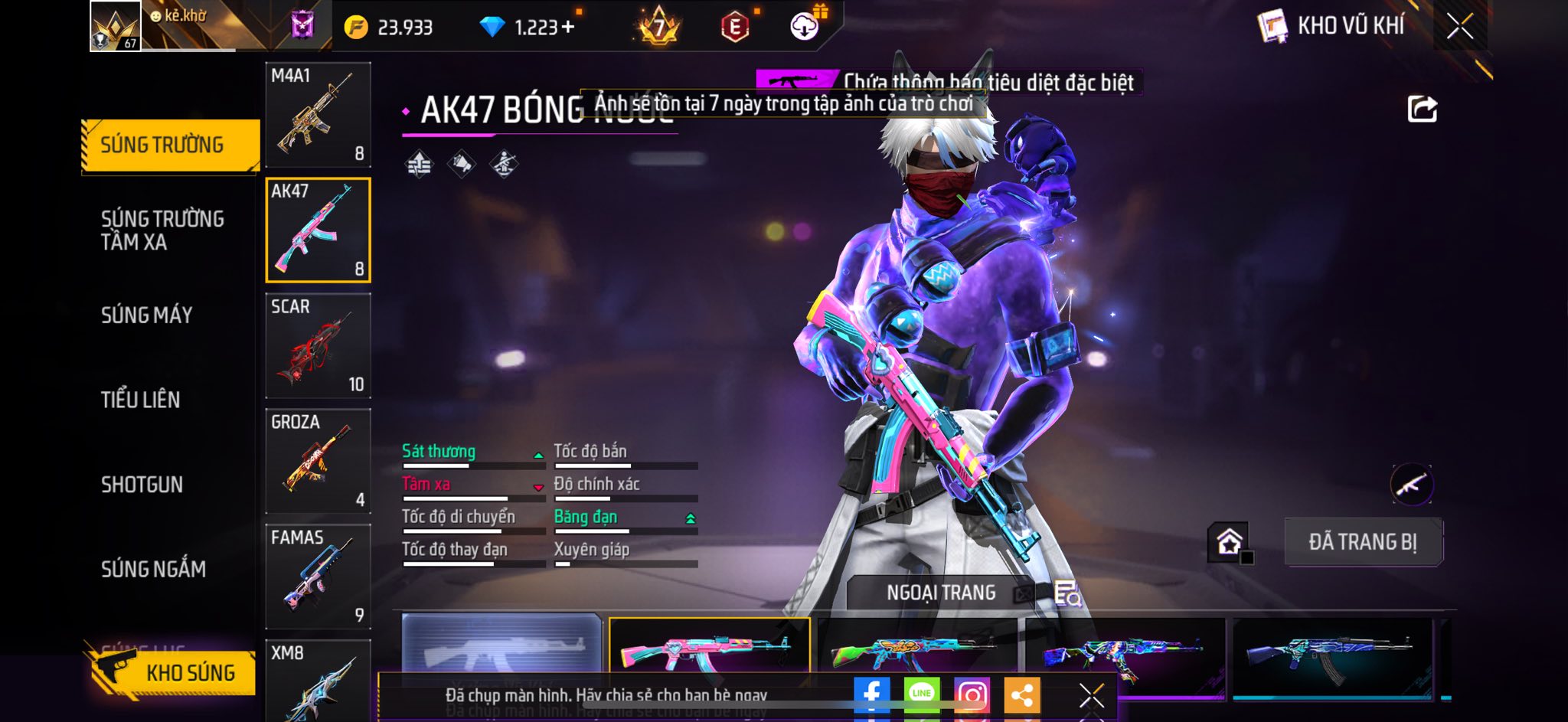Open the SÚNG NGẮM category
Screen dimensions: 1568x722
click(153, 569)
